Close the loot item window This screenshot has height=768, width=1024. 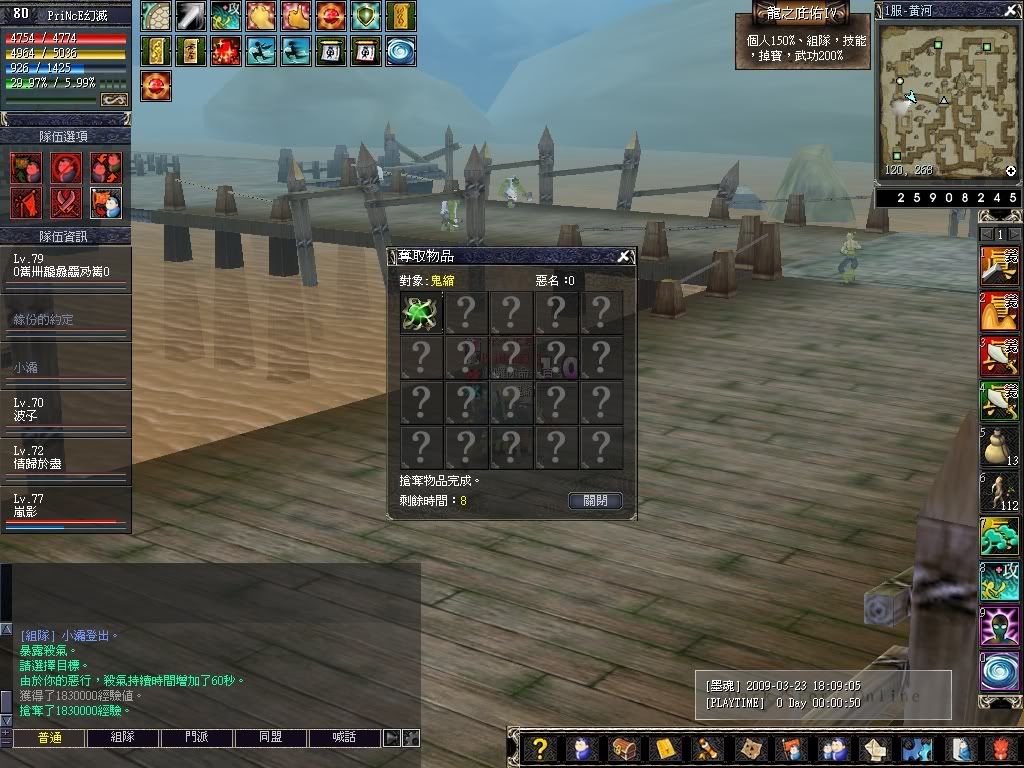coord(624,256)
